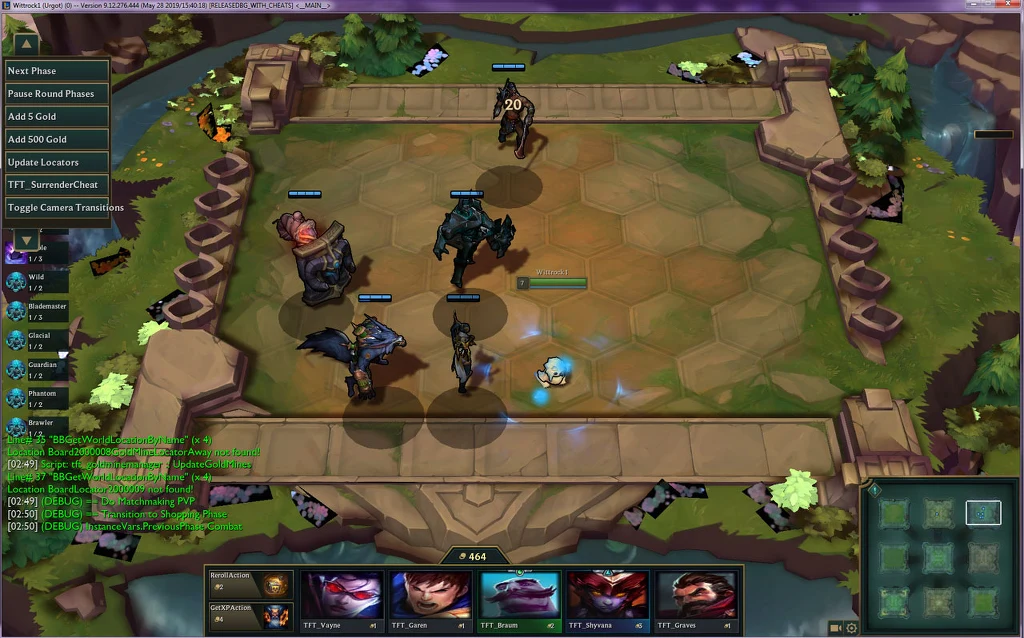This screenshot has height=638, width=1024.
Task: Open settings via gear icon near minimap
Action: (x=852, y=628)
